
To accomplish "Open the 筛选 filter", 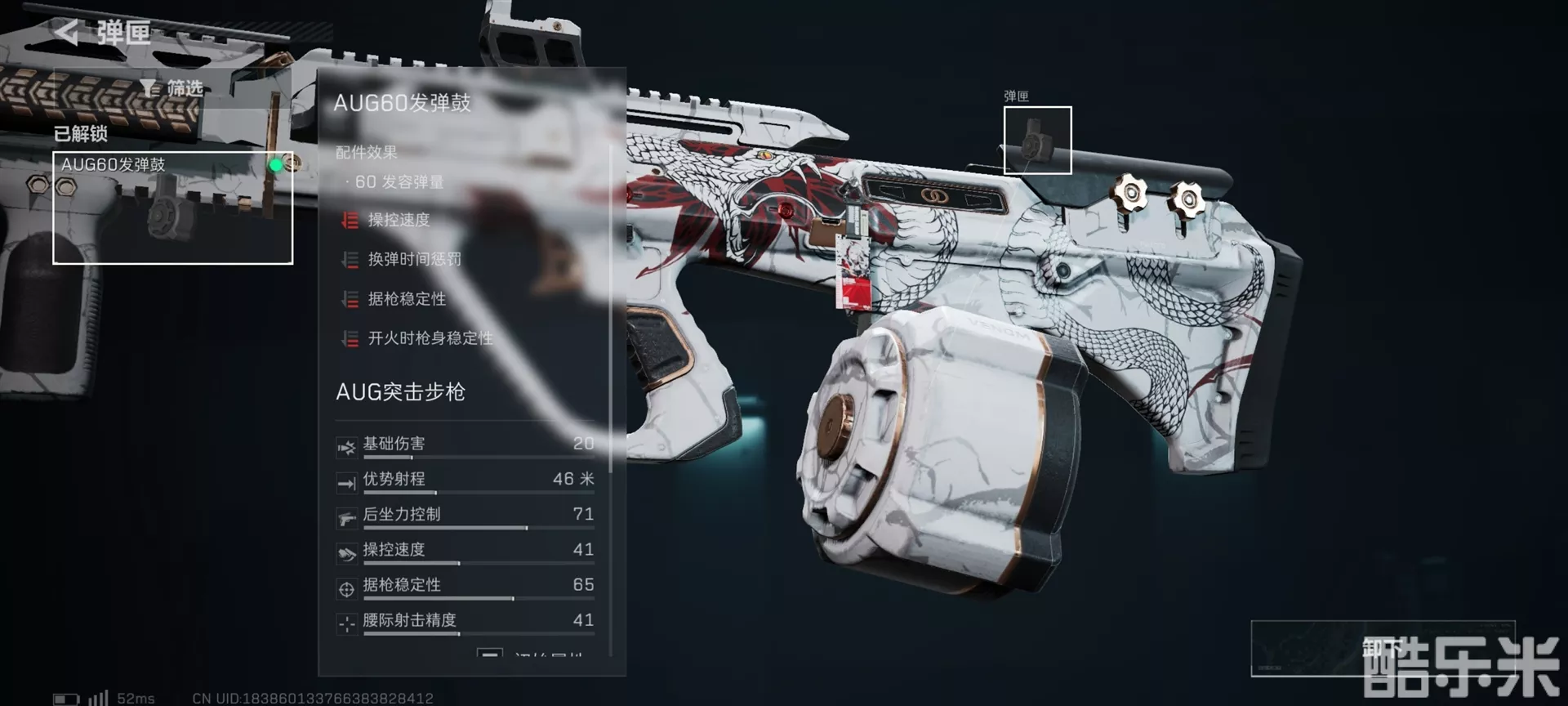I will (x=172, y=88).
